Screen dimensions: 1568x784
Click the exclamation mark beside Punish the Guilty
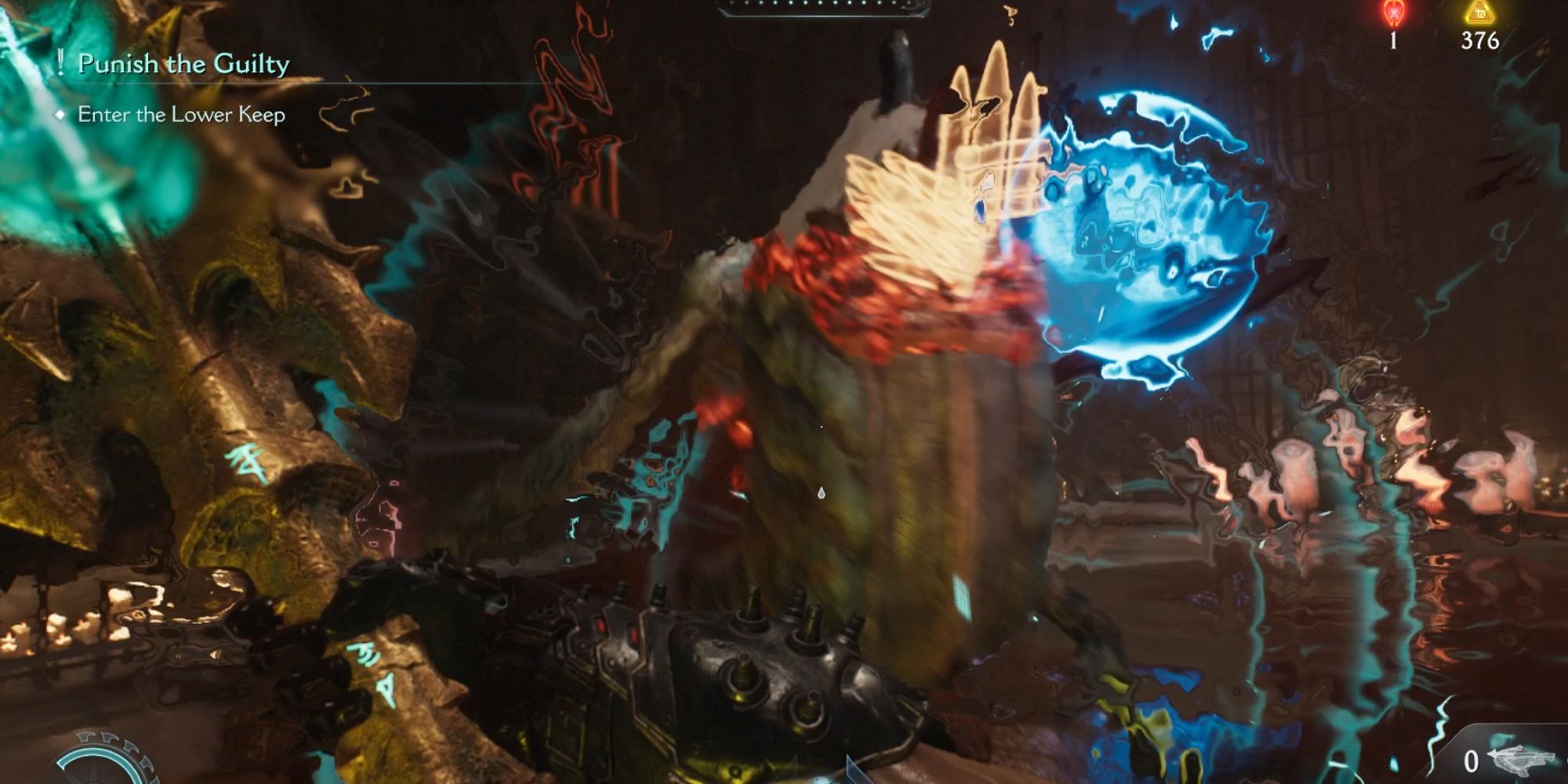[62, 65]
